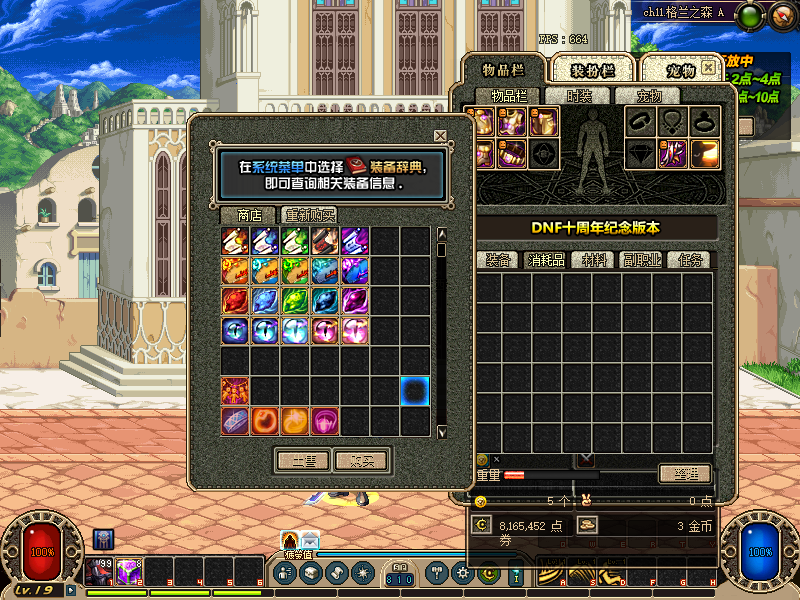This screenshot has height=600, width=800.
Task: Select the orange swirl orb shop item
Action: 265,421
